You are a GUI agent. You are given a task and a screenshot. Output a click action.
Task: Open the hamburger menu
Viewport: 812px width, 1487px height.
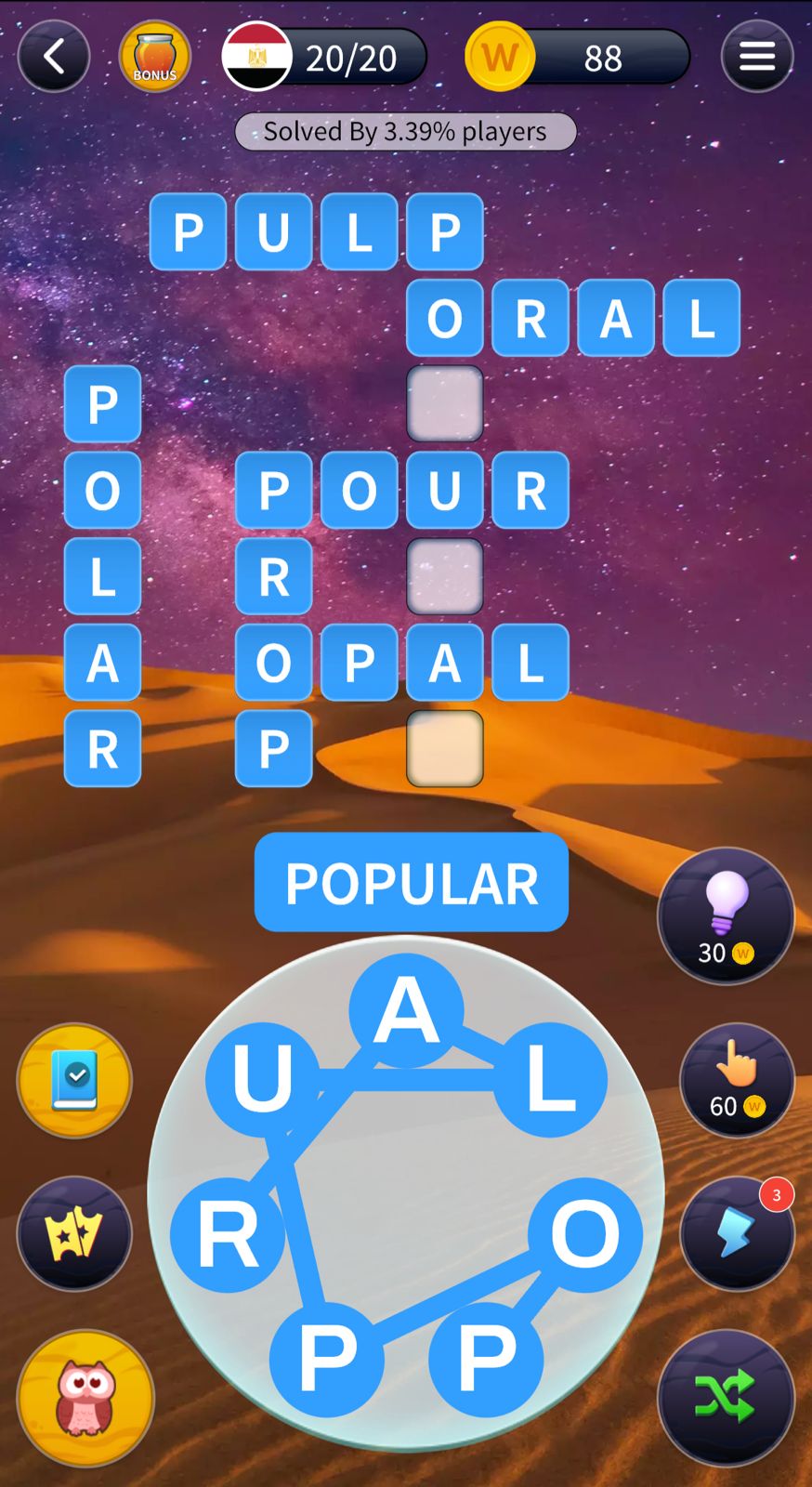[756, 57]
